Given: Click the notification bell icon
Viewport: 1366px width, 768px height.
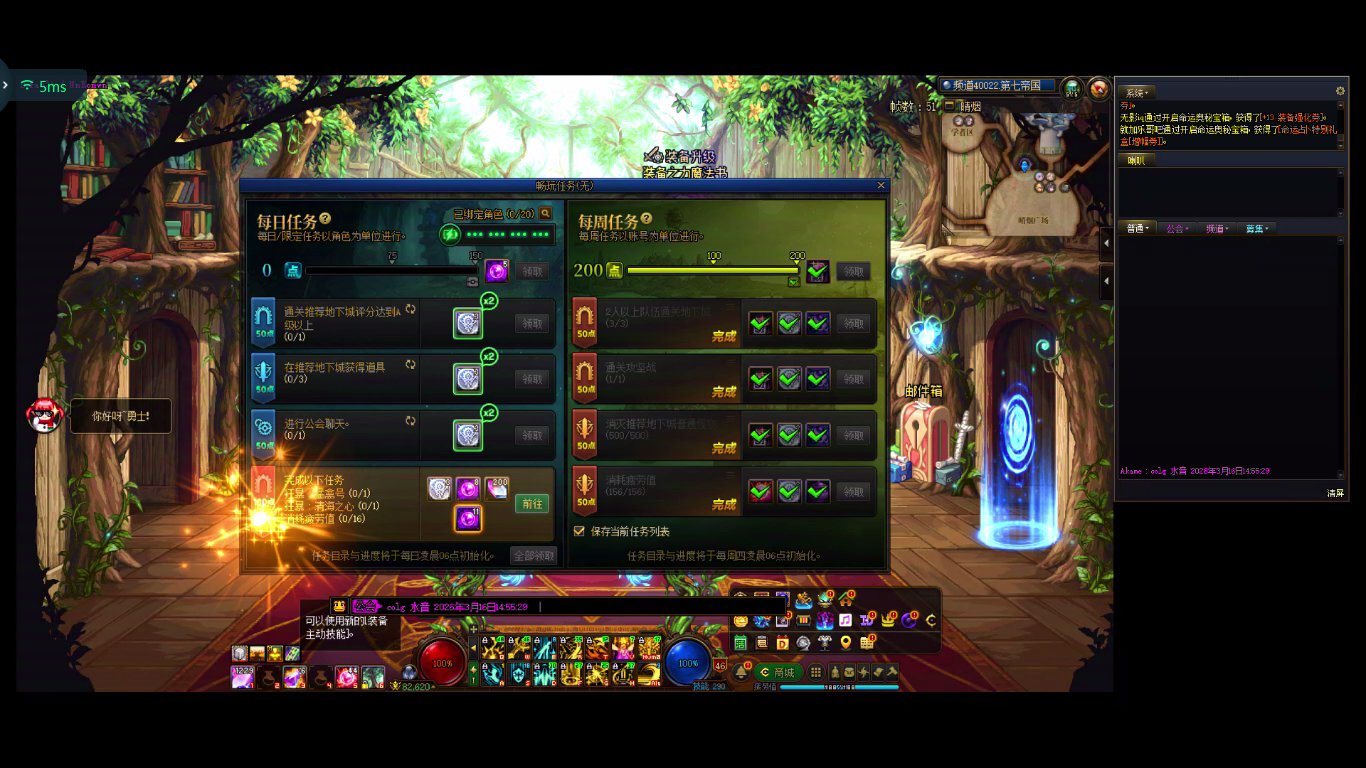Looking at the screenshot, I should tap(741, 673).
